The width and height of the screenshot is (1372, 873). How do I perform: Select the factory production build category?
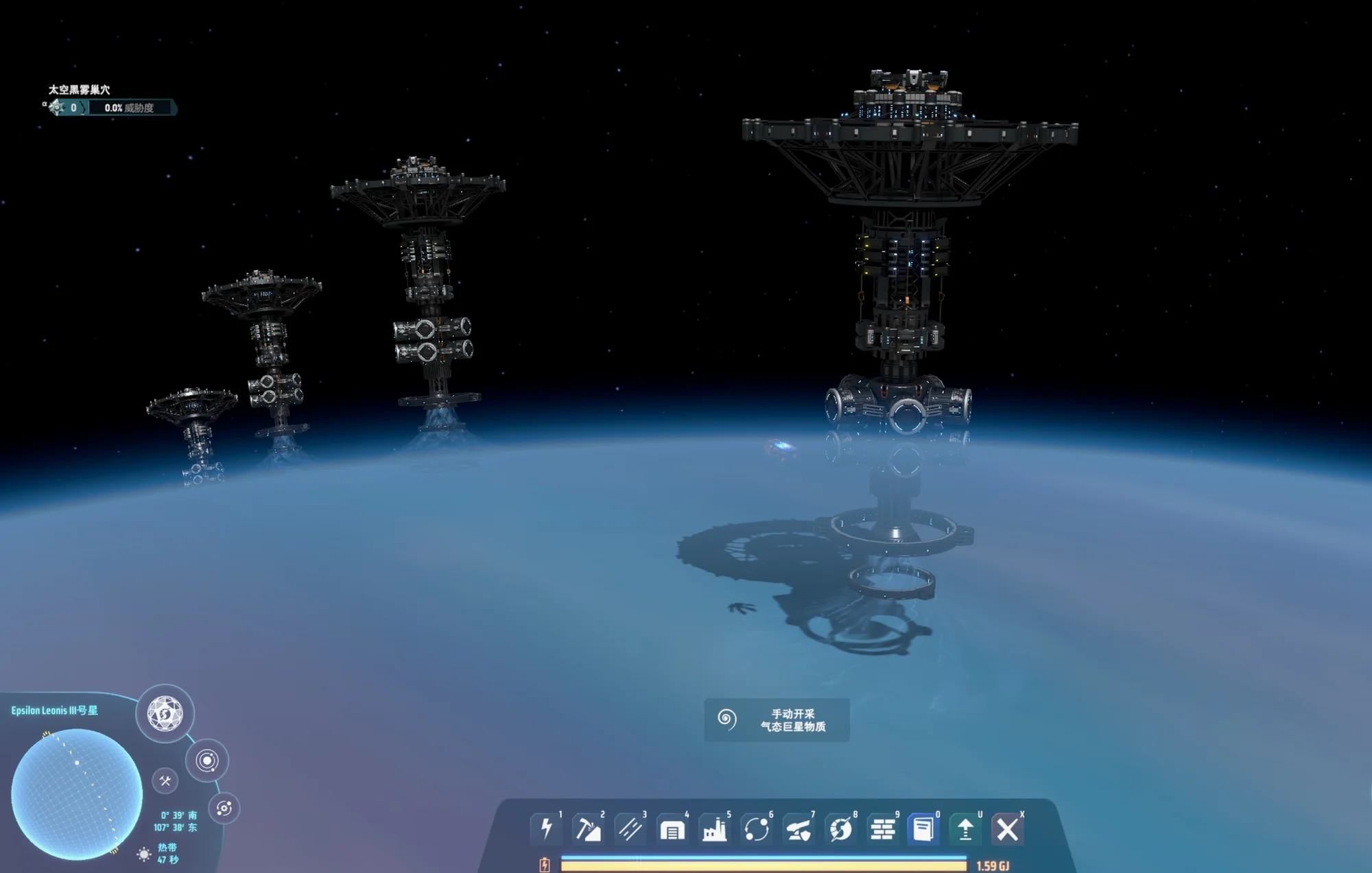coord(714,830)
